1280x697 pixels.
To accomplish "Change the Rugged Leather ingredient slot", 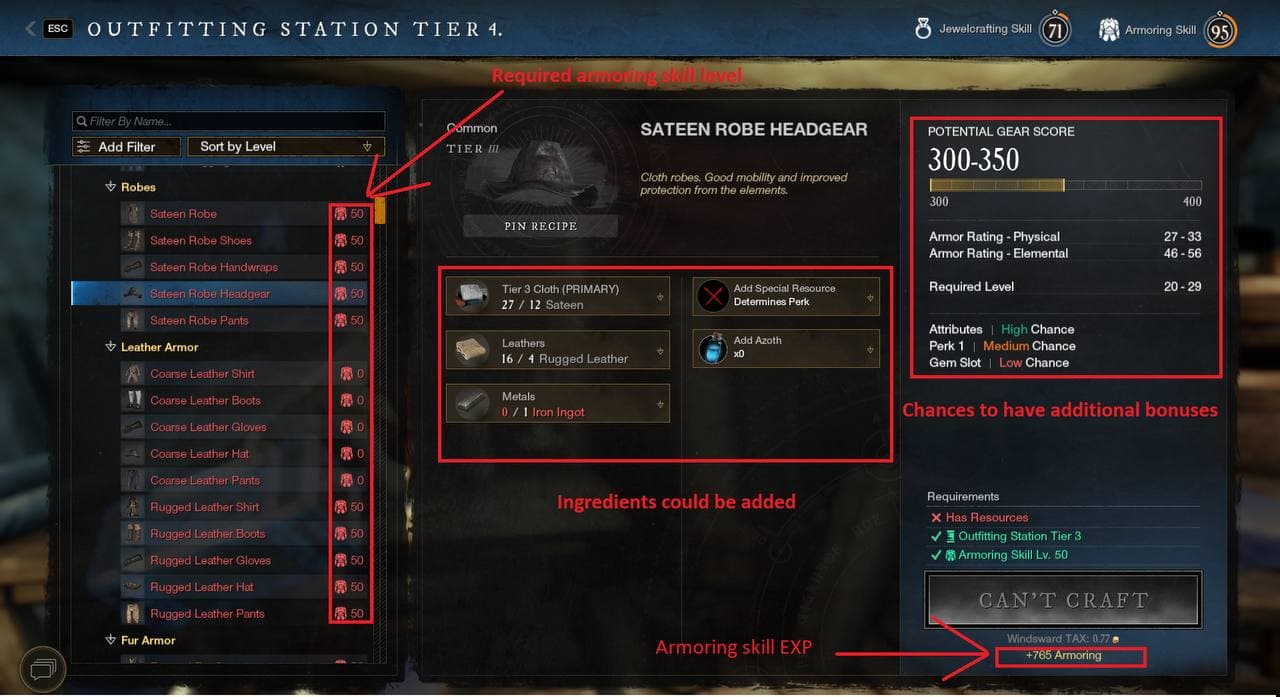I will 557,350.
